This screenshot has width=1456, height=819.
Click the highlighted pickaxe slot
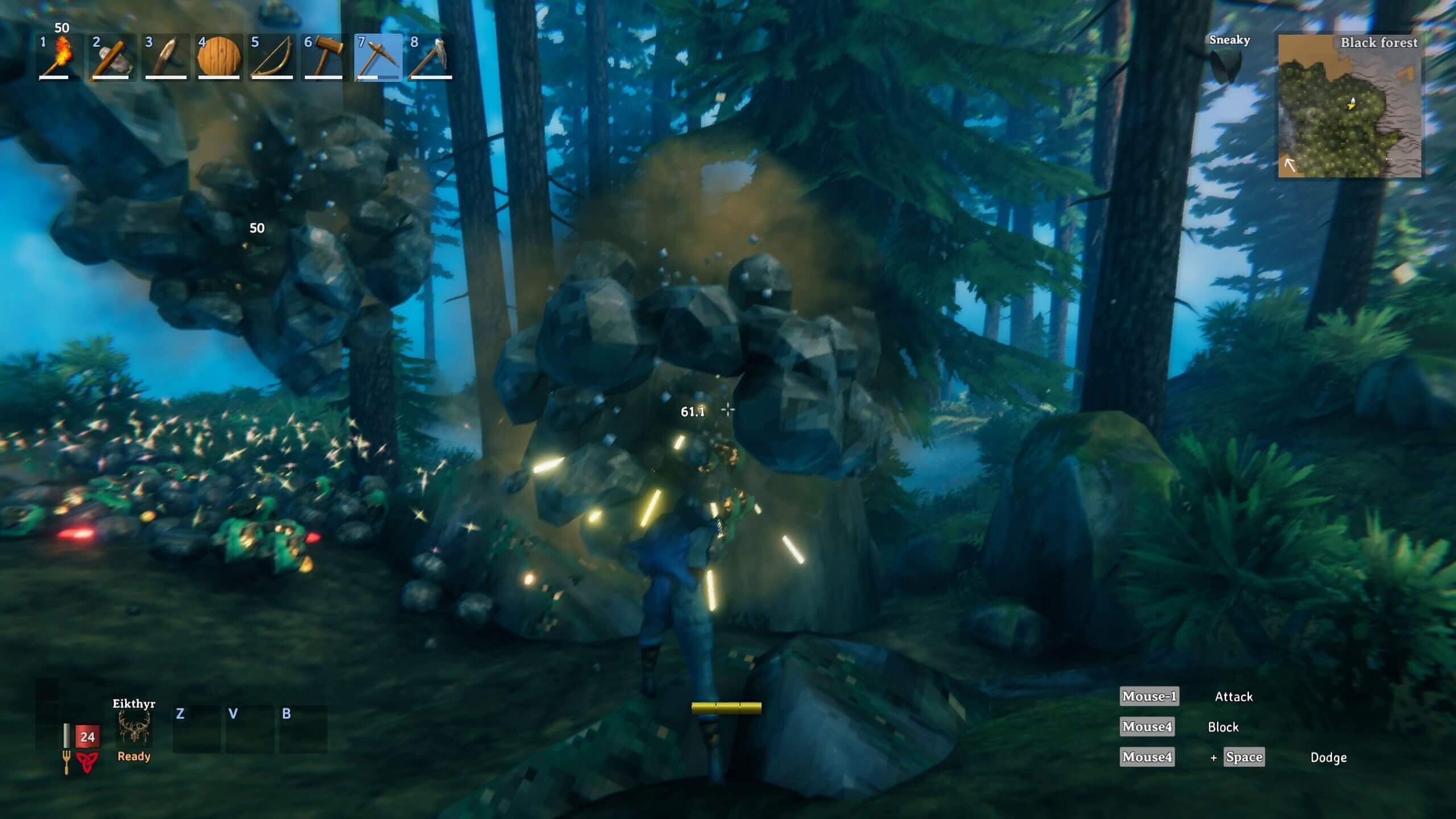pyautogui.click(x=378, y=57)
